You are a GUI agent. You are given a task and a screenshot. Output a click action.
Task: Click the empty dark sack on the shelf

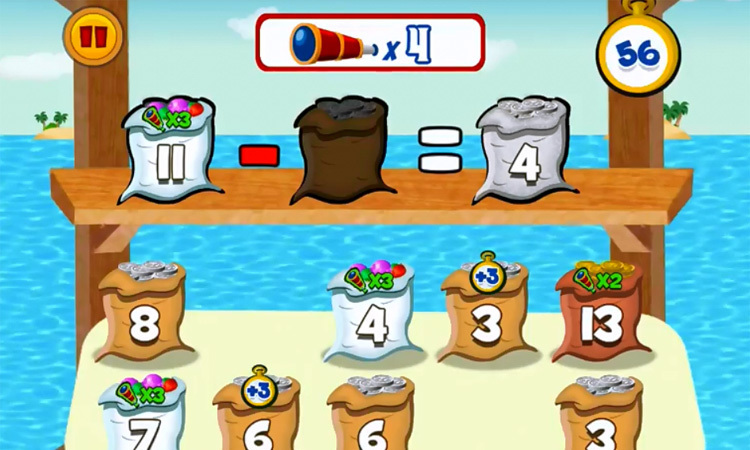click(341, 152)
